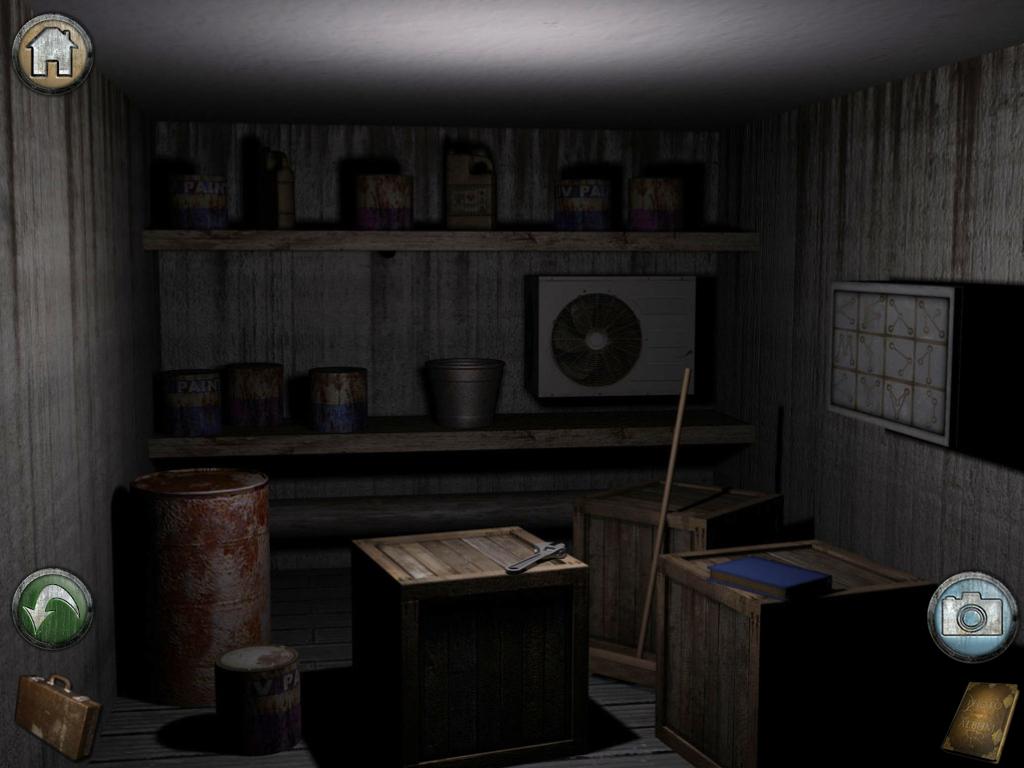Tap the home button
Screen dimensions: 1024x768
pyautogui.click(x=52, y=53)
